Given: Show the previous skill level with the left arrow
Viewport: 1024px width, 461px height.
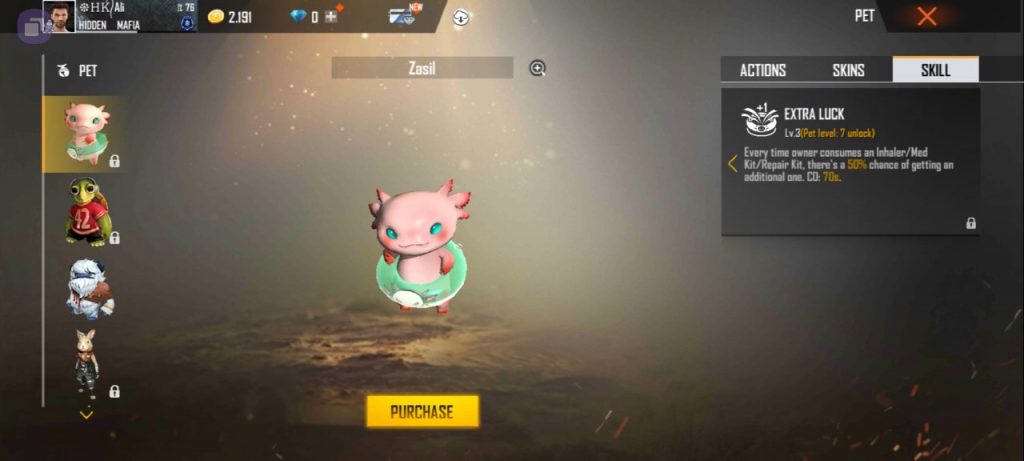Looking at the screenshot, I should tap(732, 163).
